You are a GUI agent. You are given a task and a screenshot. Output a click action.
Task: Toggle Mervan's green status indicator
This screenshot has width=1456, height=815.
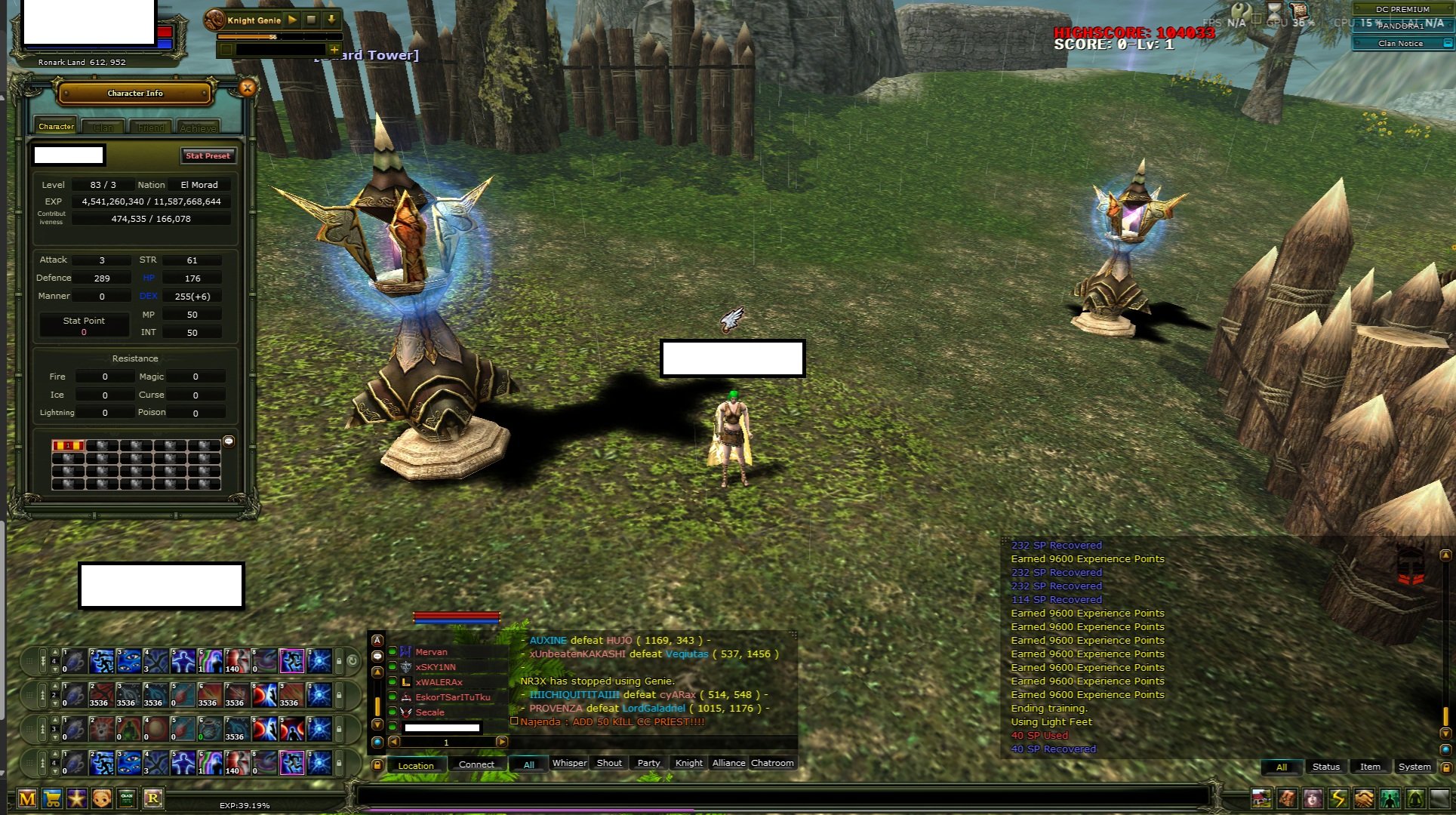(x=392, y=651)
